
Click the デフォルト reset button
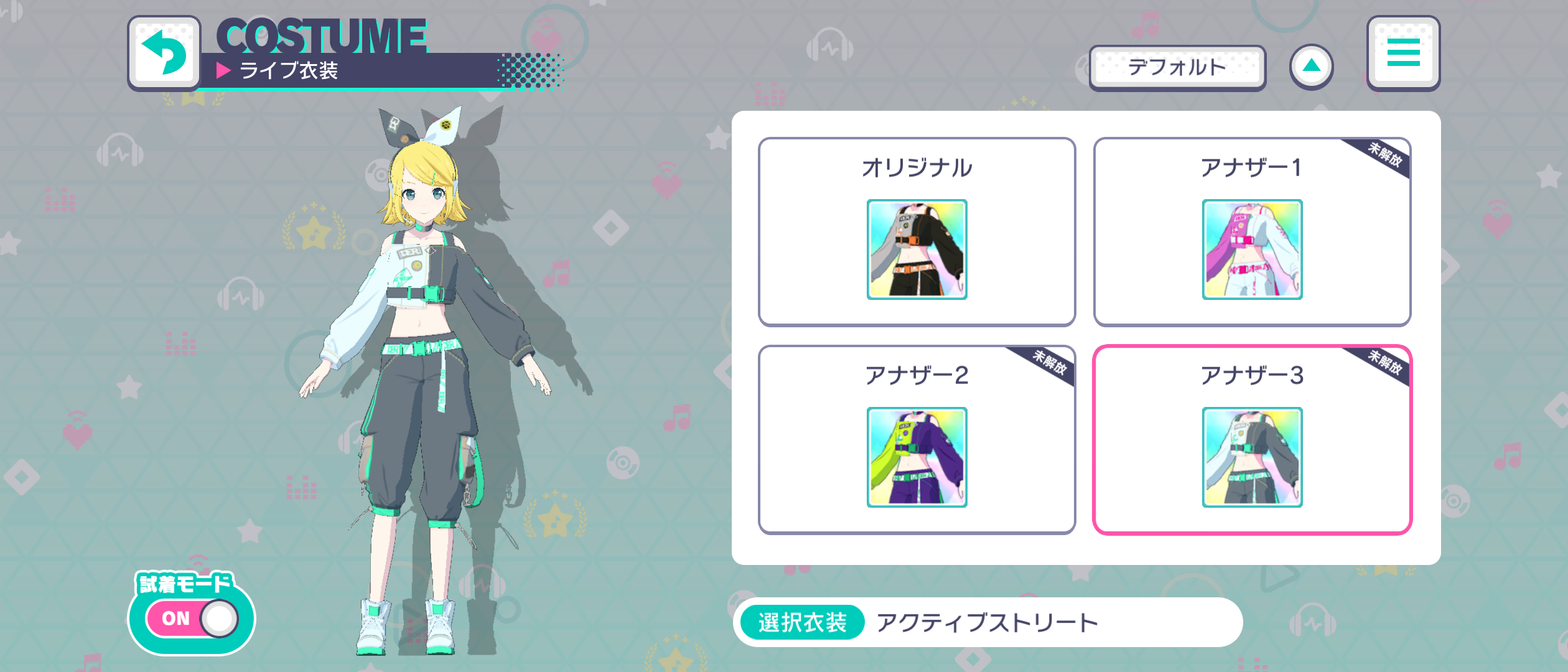point(1178,68)
